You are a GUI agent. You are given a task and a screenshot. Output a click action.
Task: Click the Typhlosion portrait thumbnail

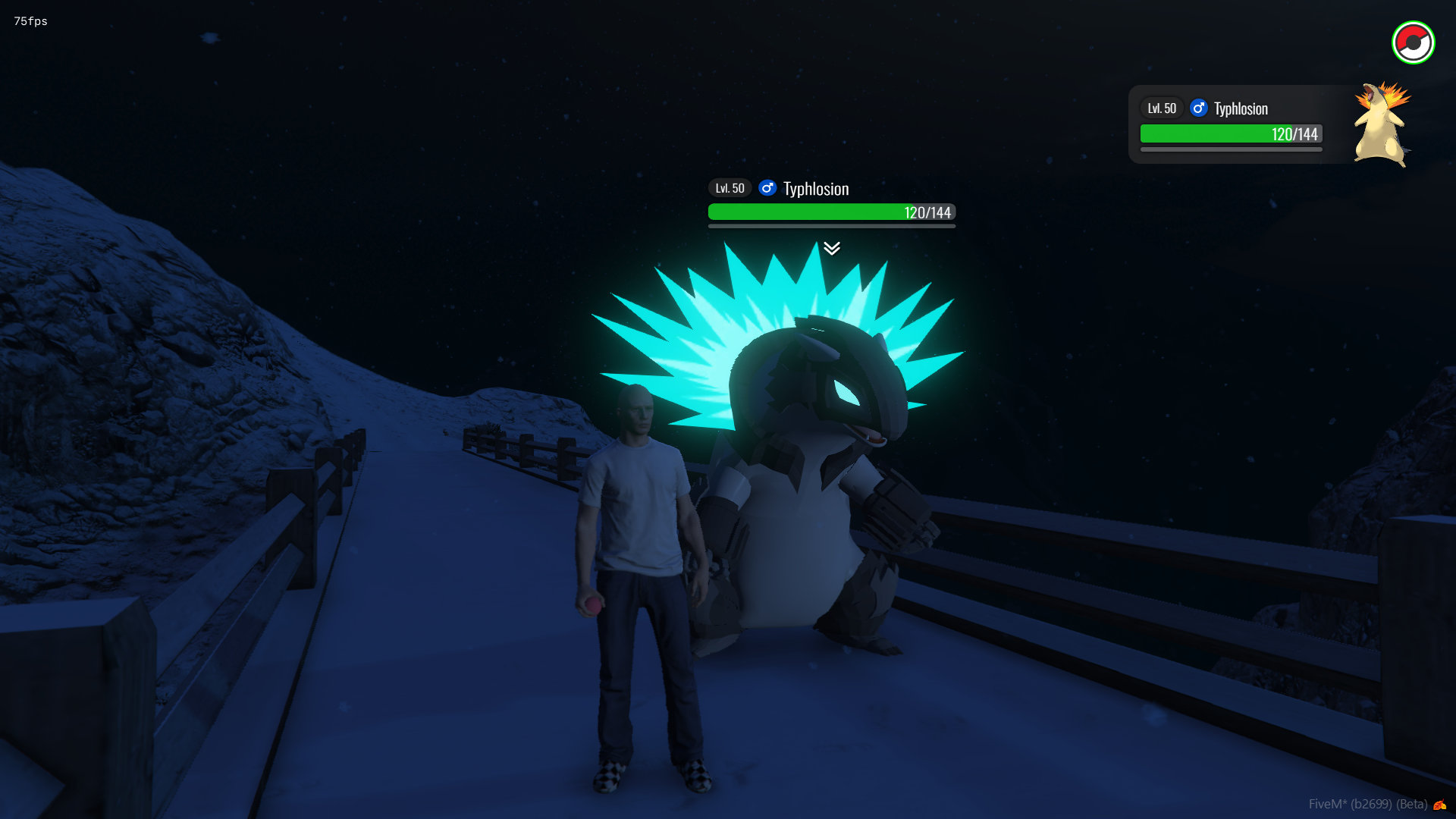pyautogui.click(x=1382, y=124)
